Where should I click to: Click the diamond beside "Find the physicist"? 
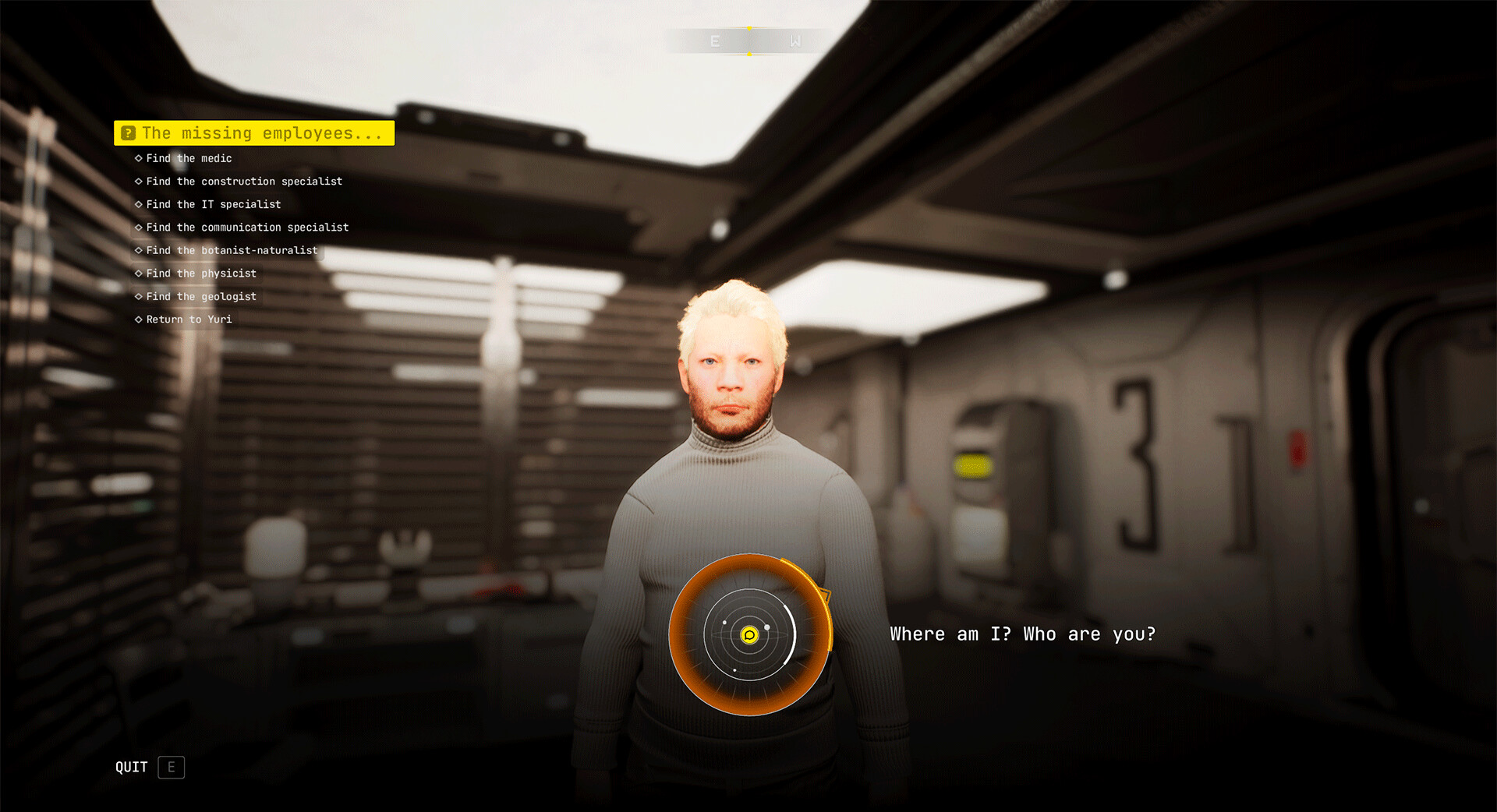coord(138,273)
